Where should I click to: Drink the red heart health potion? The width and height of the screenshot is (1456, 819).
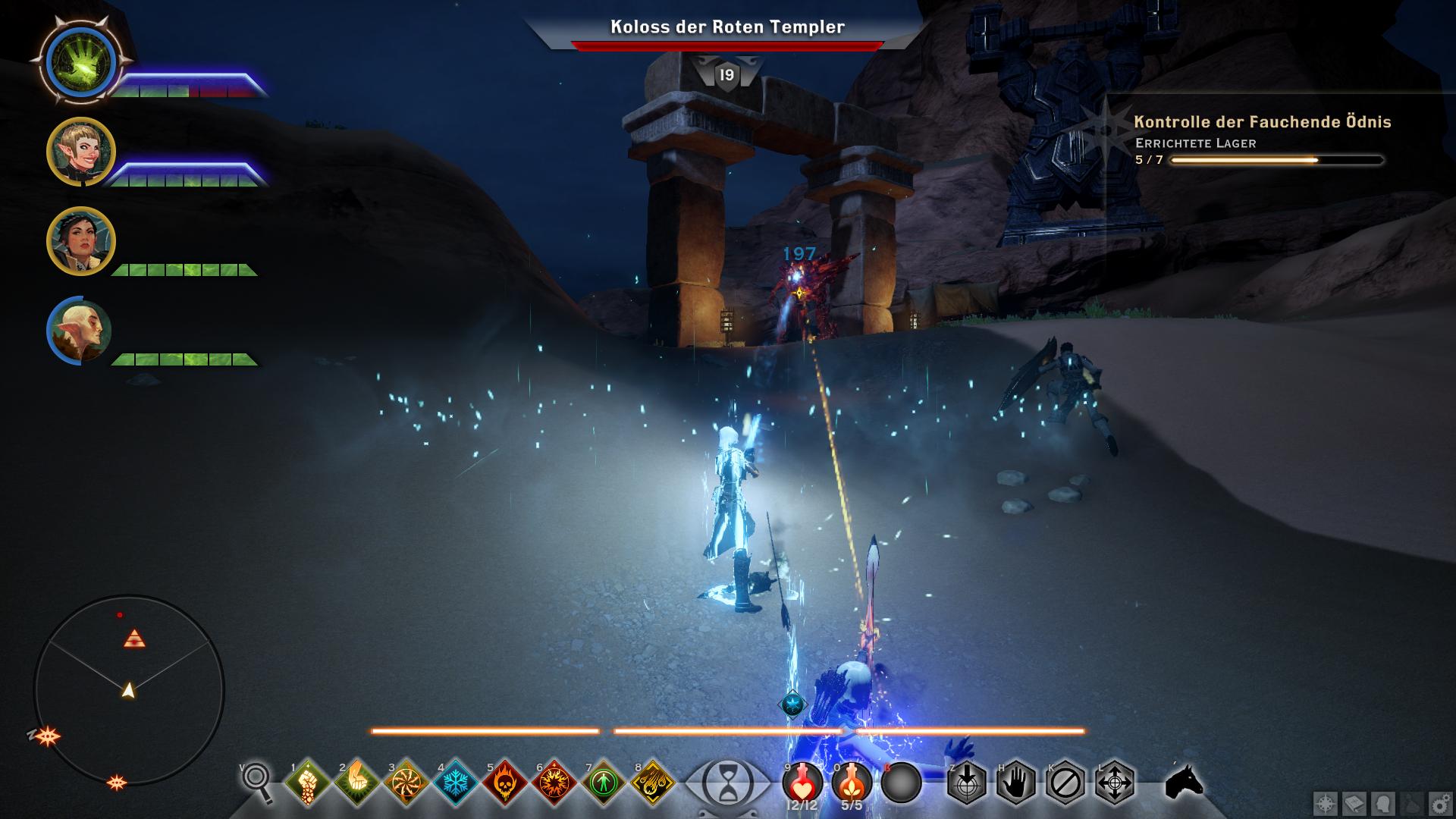pyautogui.click(x=802, y=780)
